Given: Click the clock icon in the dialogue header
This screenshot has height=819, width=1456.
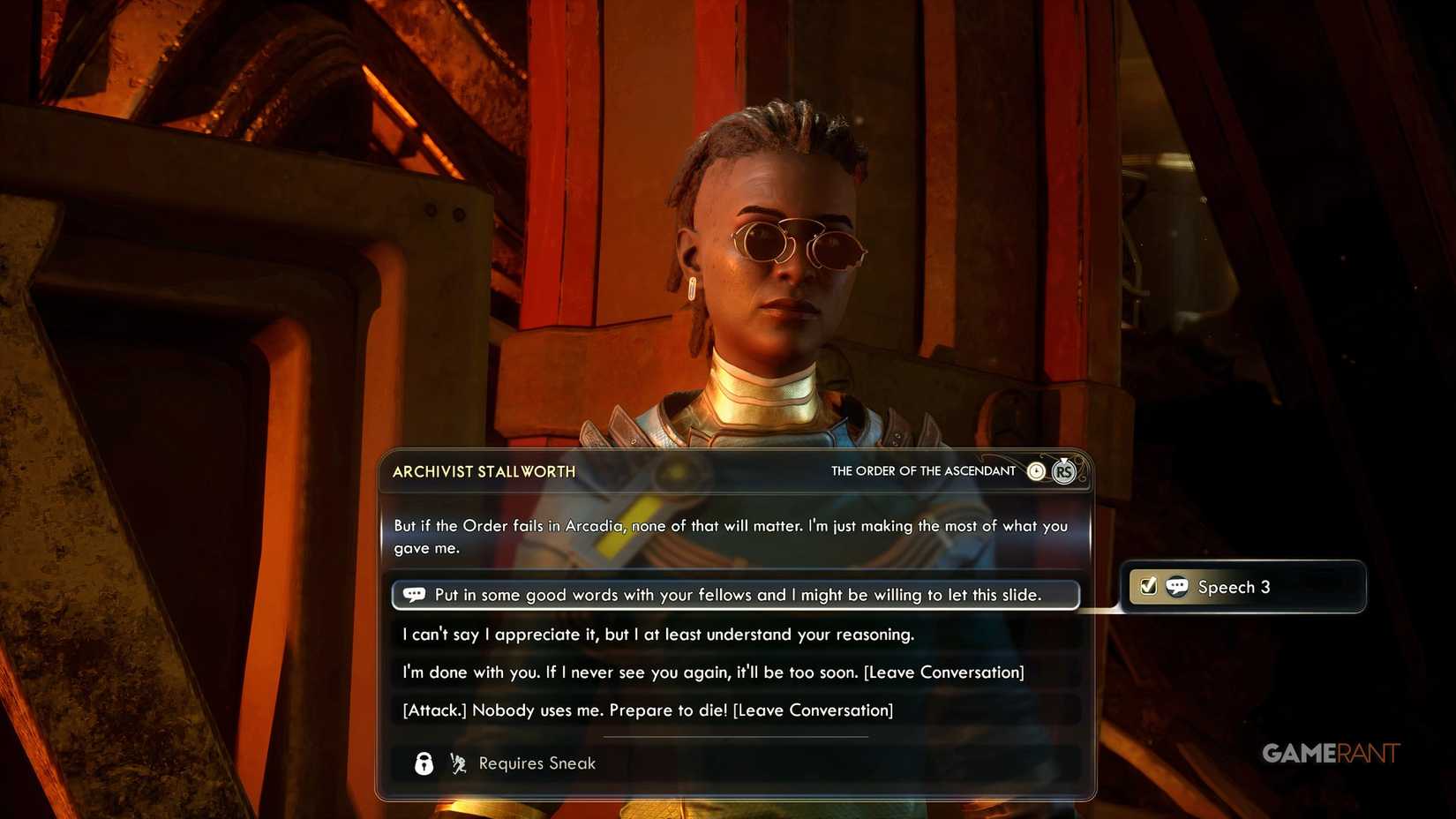Looking at the screenshot, I should (x=1035, y=471).
